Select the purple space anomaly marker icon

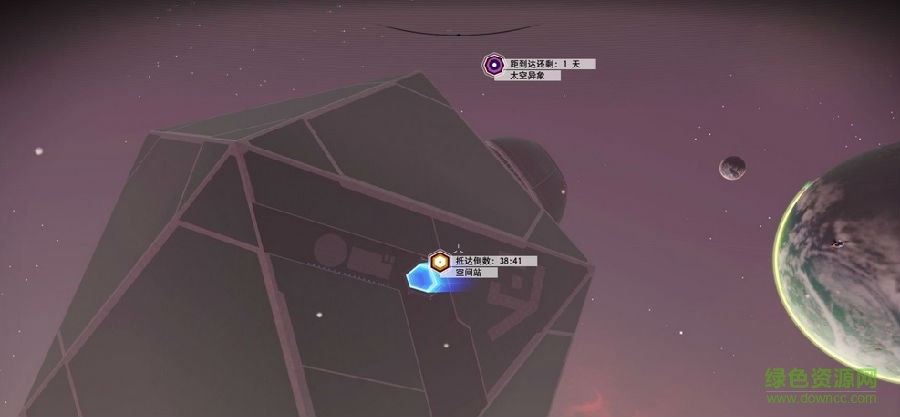pyautogui.click(x=493, y=67)
